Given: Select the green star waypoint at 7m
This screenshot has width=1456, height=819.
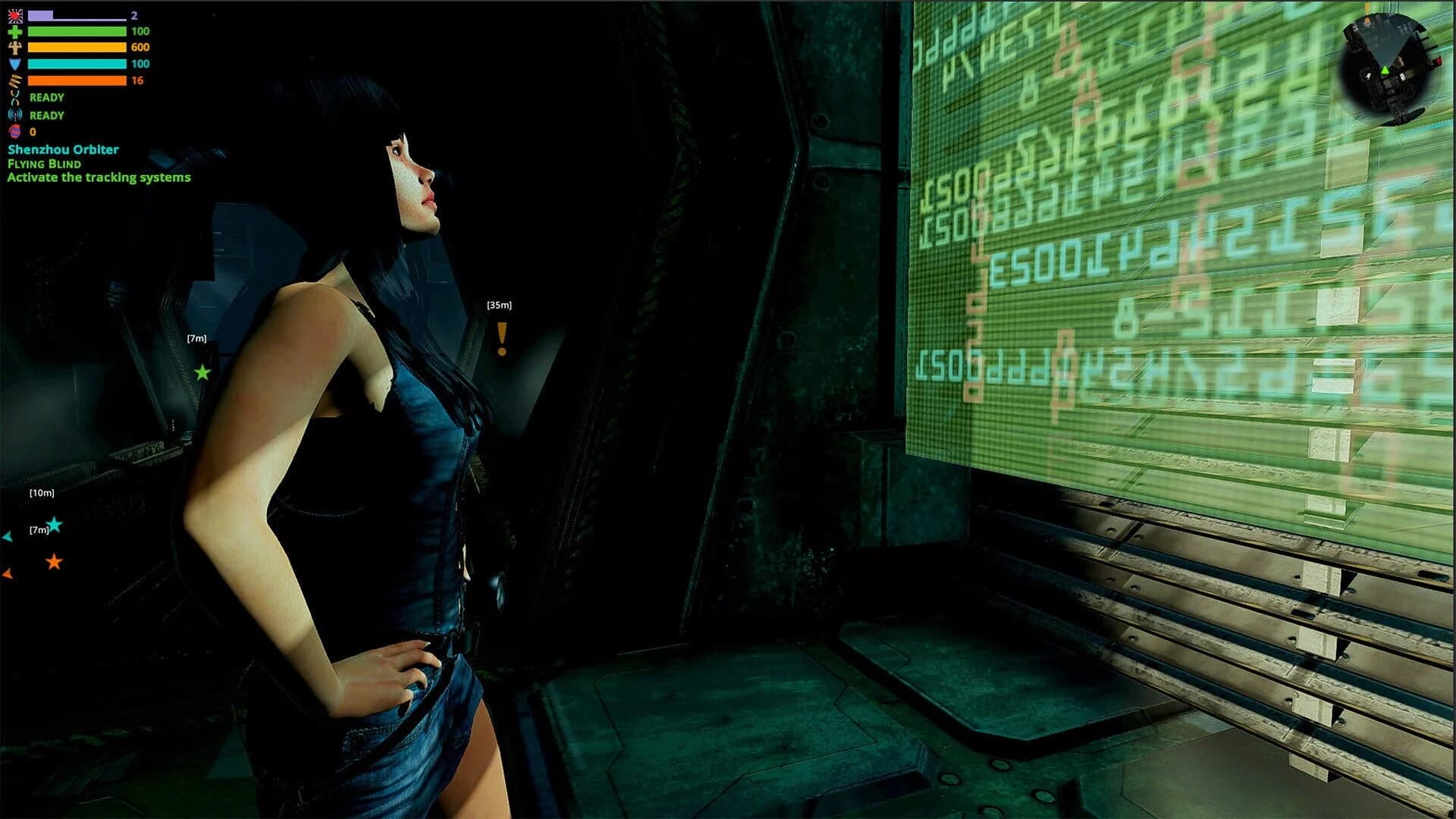Looking at the screenshot, I should 203,371.
